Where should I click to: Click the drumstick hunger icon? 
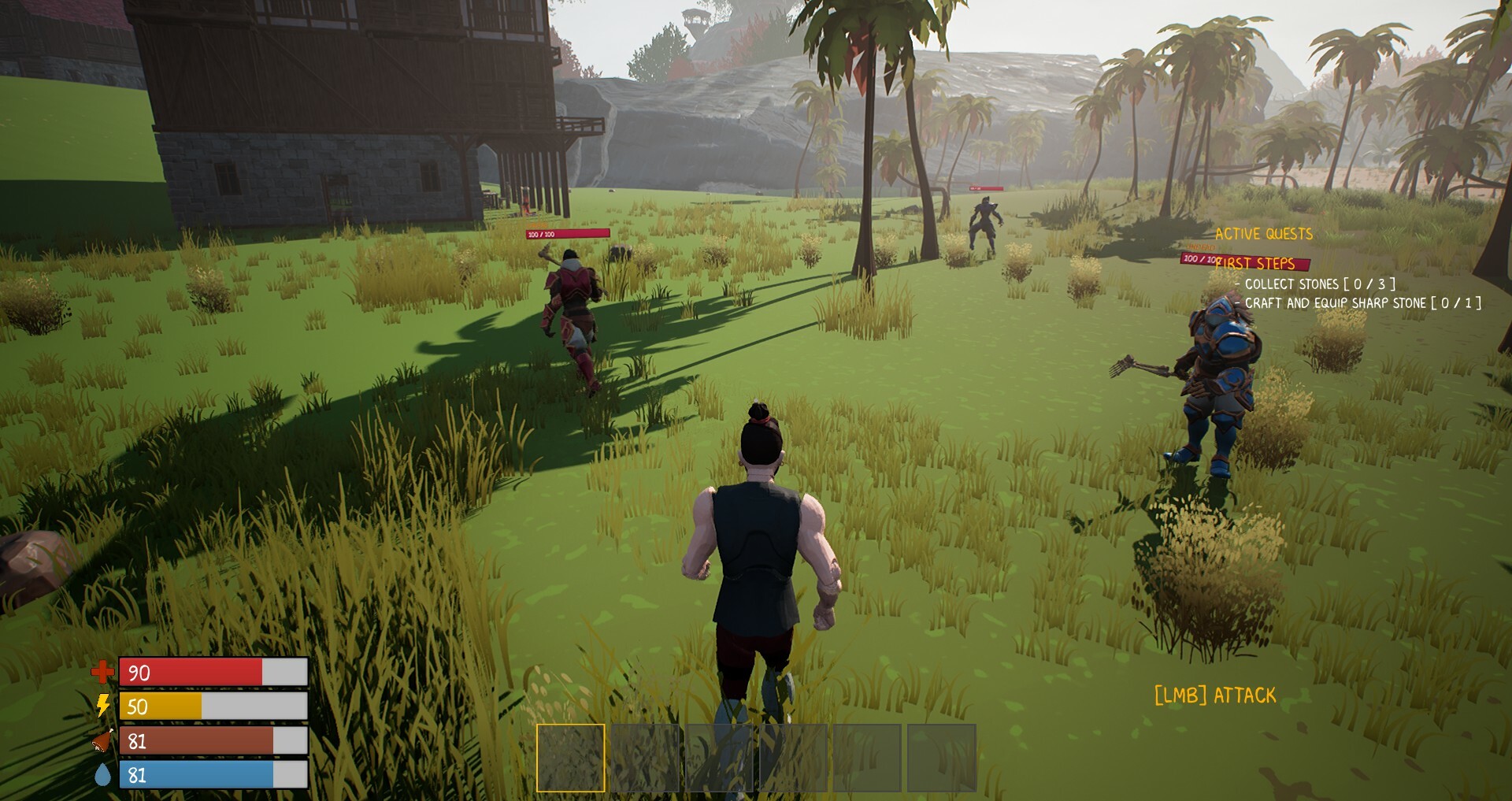coord(102,740)
